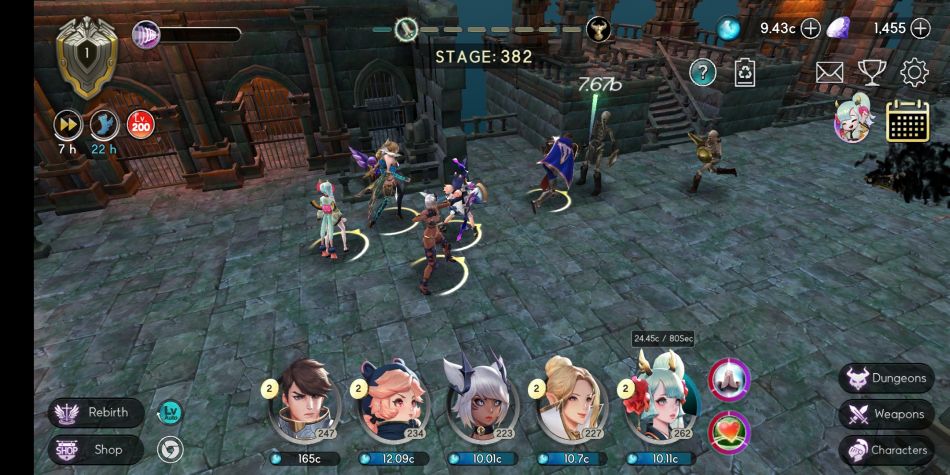Open the calendar icon
Screen dimensions: 950x475
point(908,121)
